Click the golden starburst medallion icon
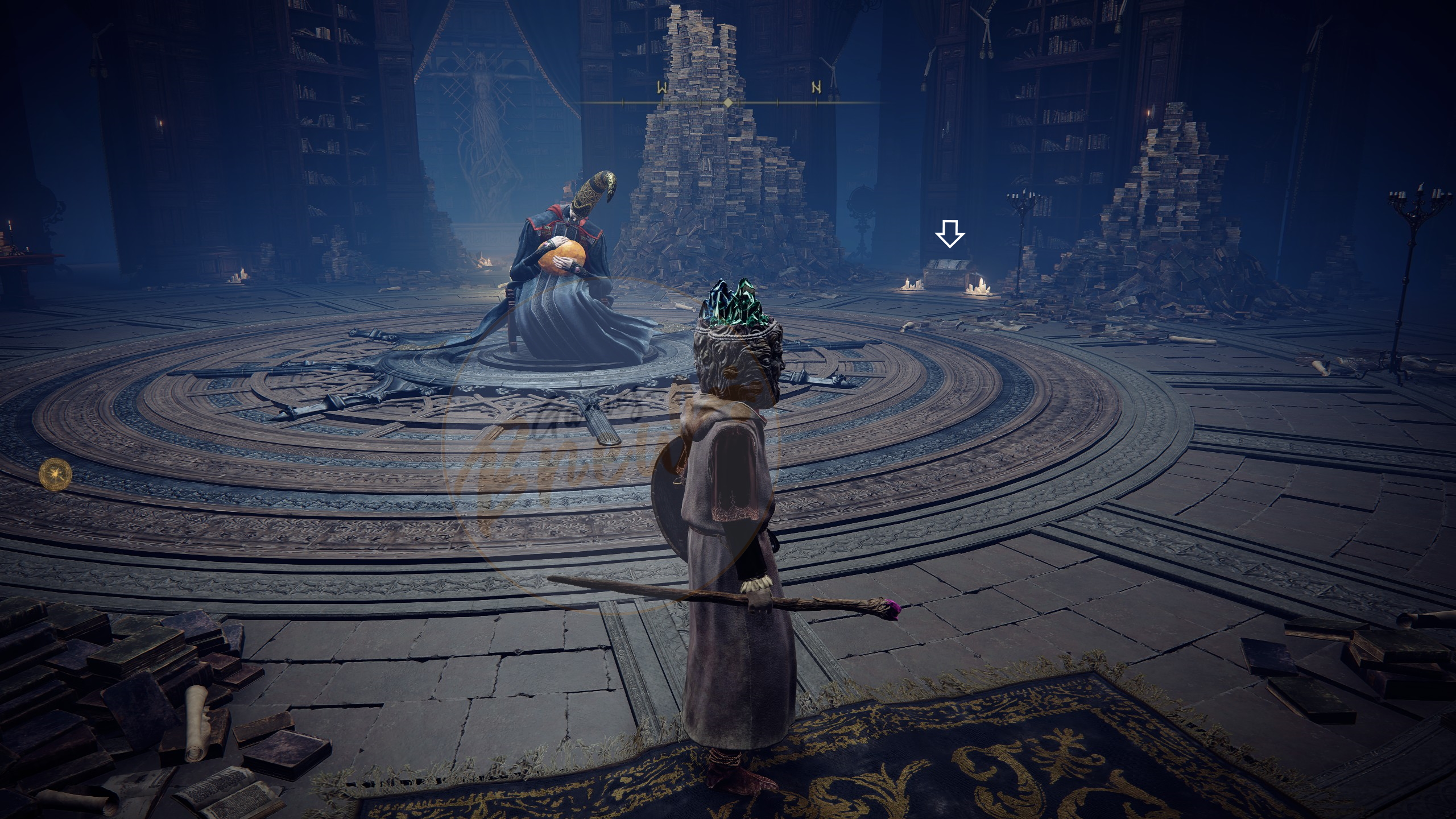Screen dimensions: 1456x819 coord(56,473)
